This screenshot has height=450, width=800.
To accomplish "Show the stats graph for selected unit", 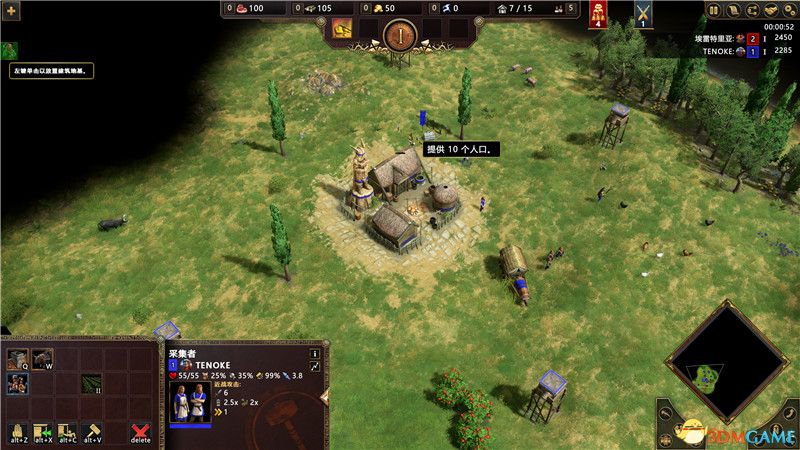I will coord(314,367).
